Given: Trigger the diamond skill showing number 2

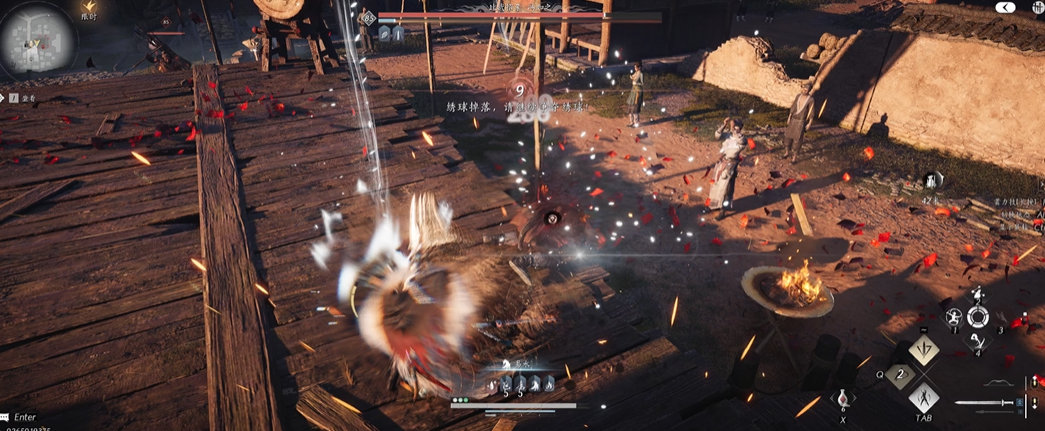Looking at the screenshot, I should pos(898,375).
